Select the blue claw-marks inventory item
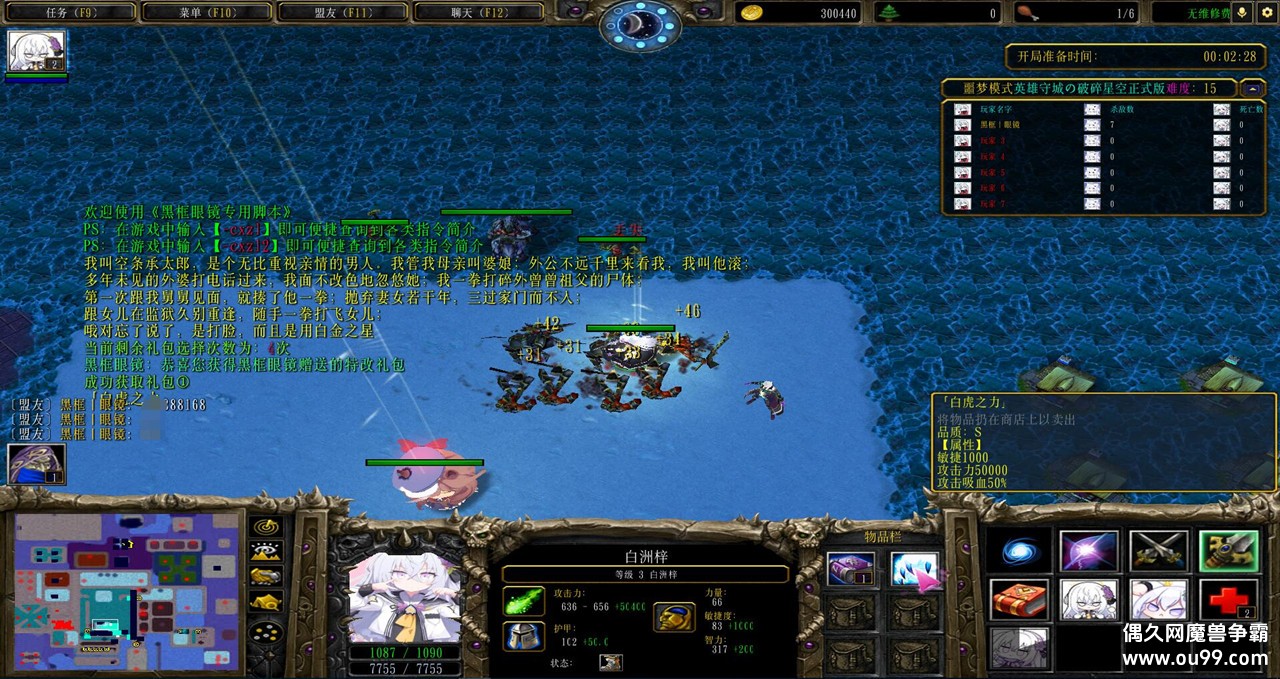Viewport: 1280px width, 679px height. click(913, 570)
